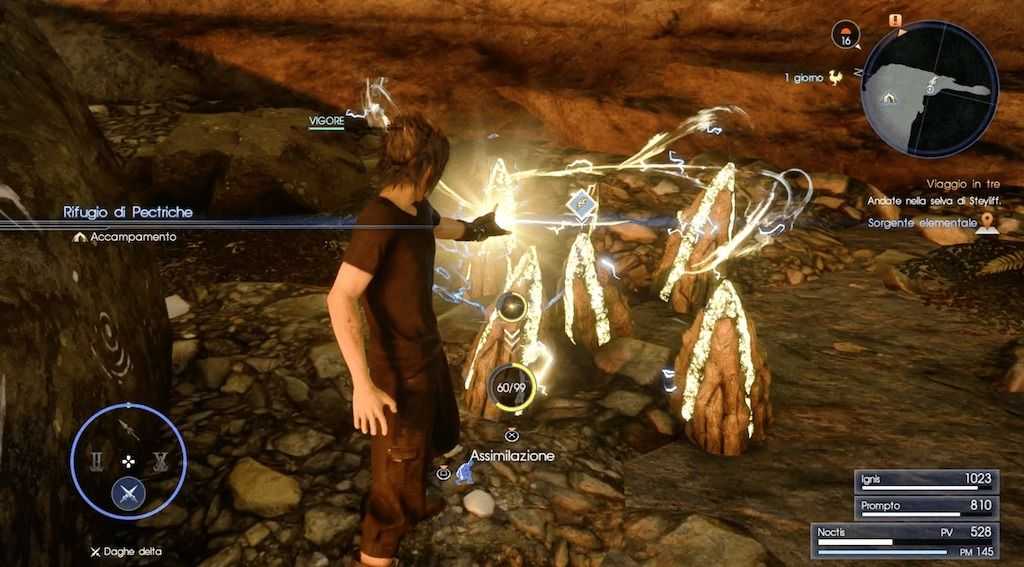Select the umbrella weather icon showing 16

click(846, 36)
